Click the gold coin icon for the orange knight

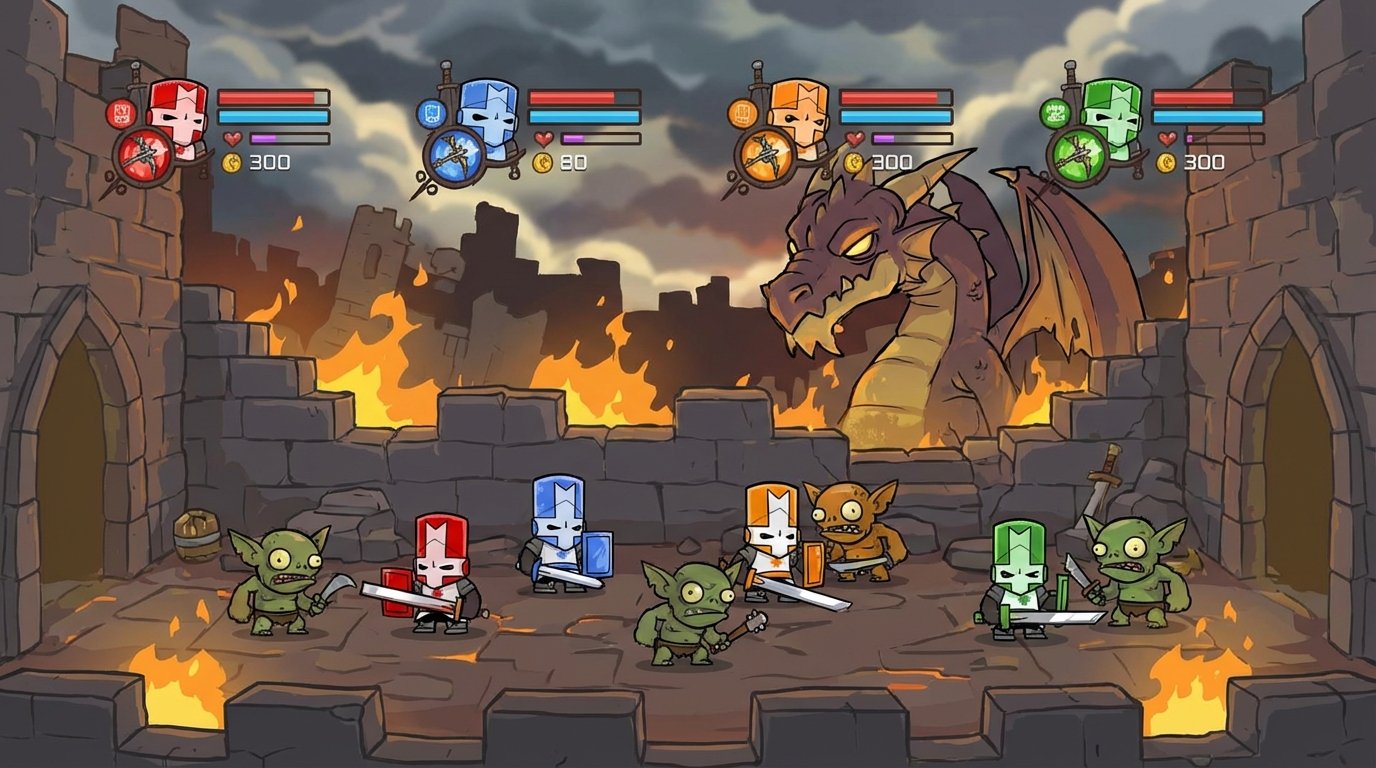852,162
